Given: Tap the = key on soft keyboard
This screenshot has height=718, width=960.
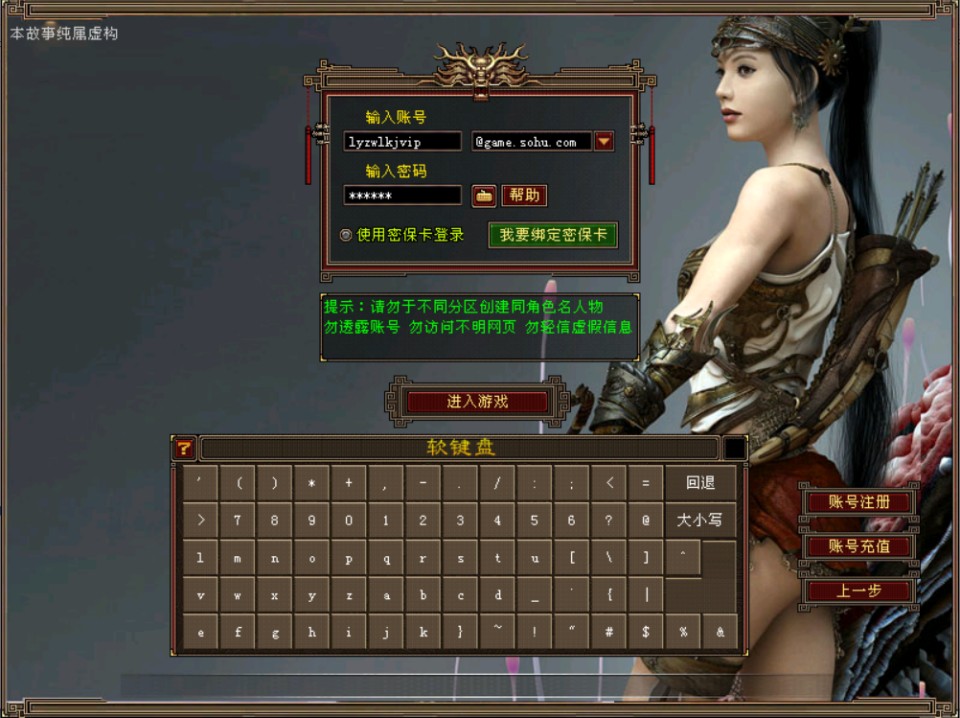Looking at the screenshot, I should click(646, 483).
